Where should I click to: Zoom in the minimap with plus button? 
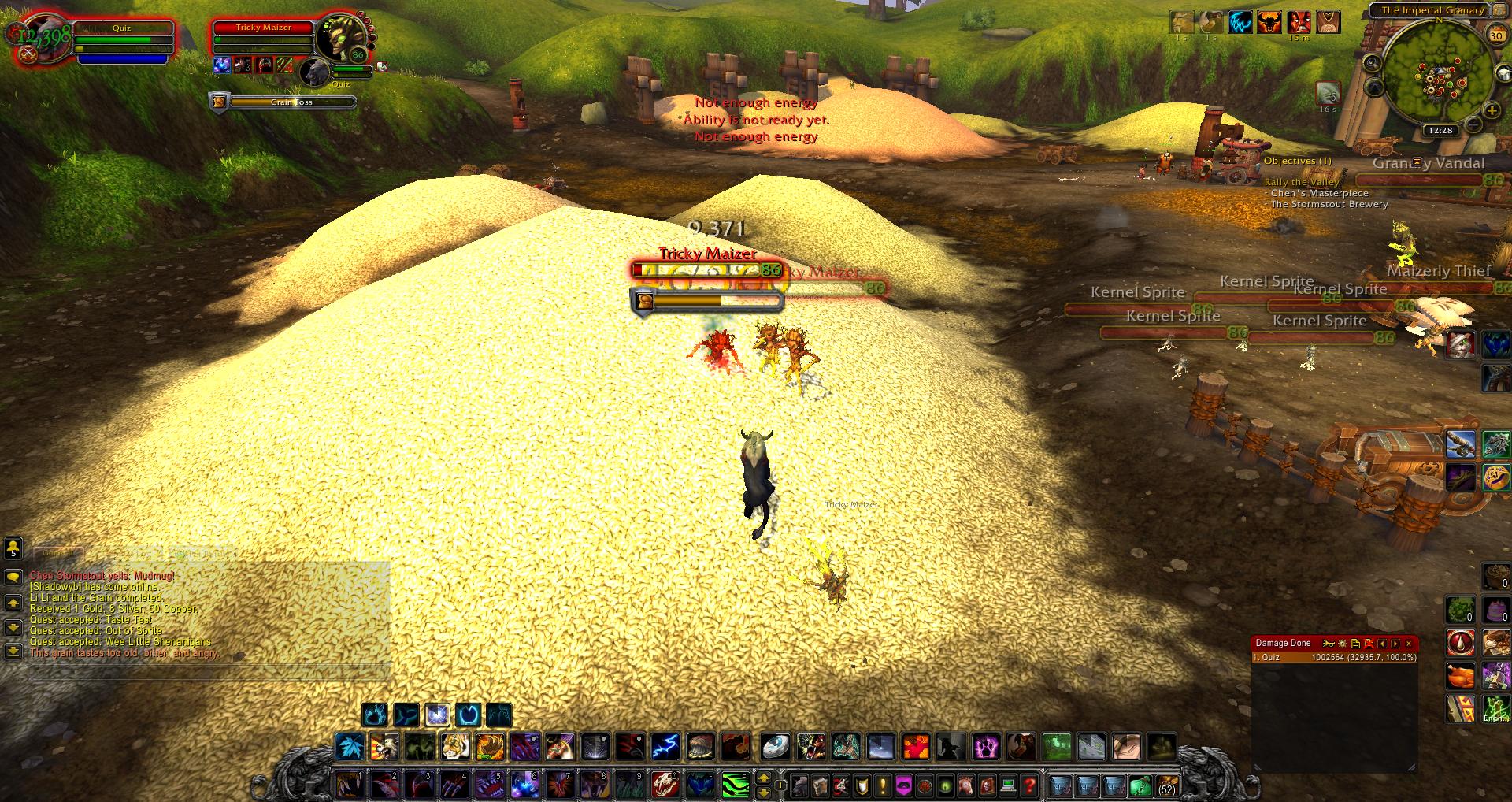coord(1491,110)
